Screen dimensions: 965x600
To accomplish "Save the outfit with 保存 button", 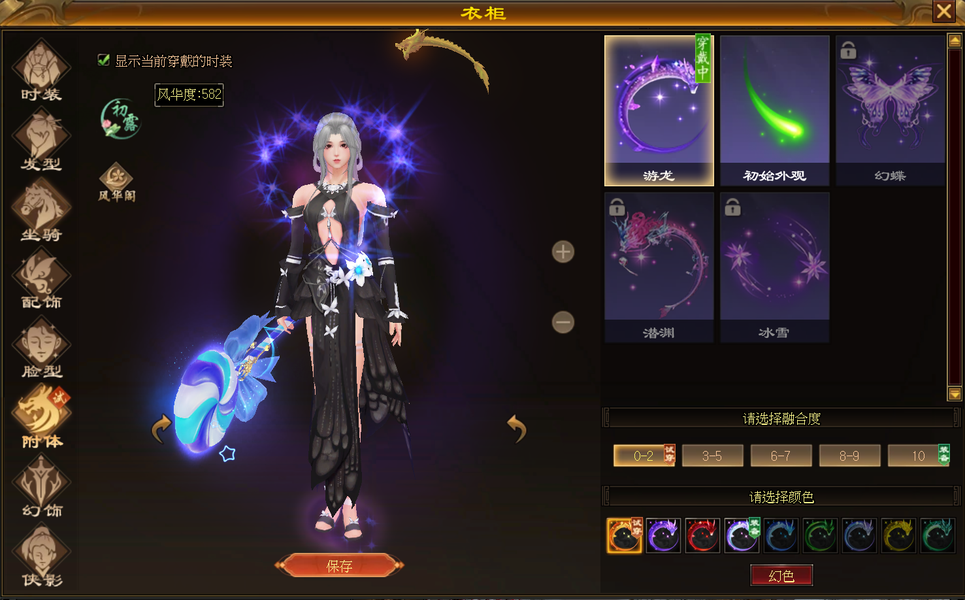I will click(339, 565).
